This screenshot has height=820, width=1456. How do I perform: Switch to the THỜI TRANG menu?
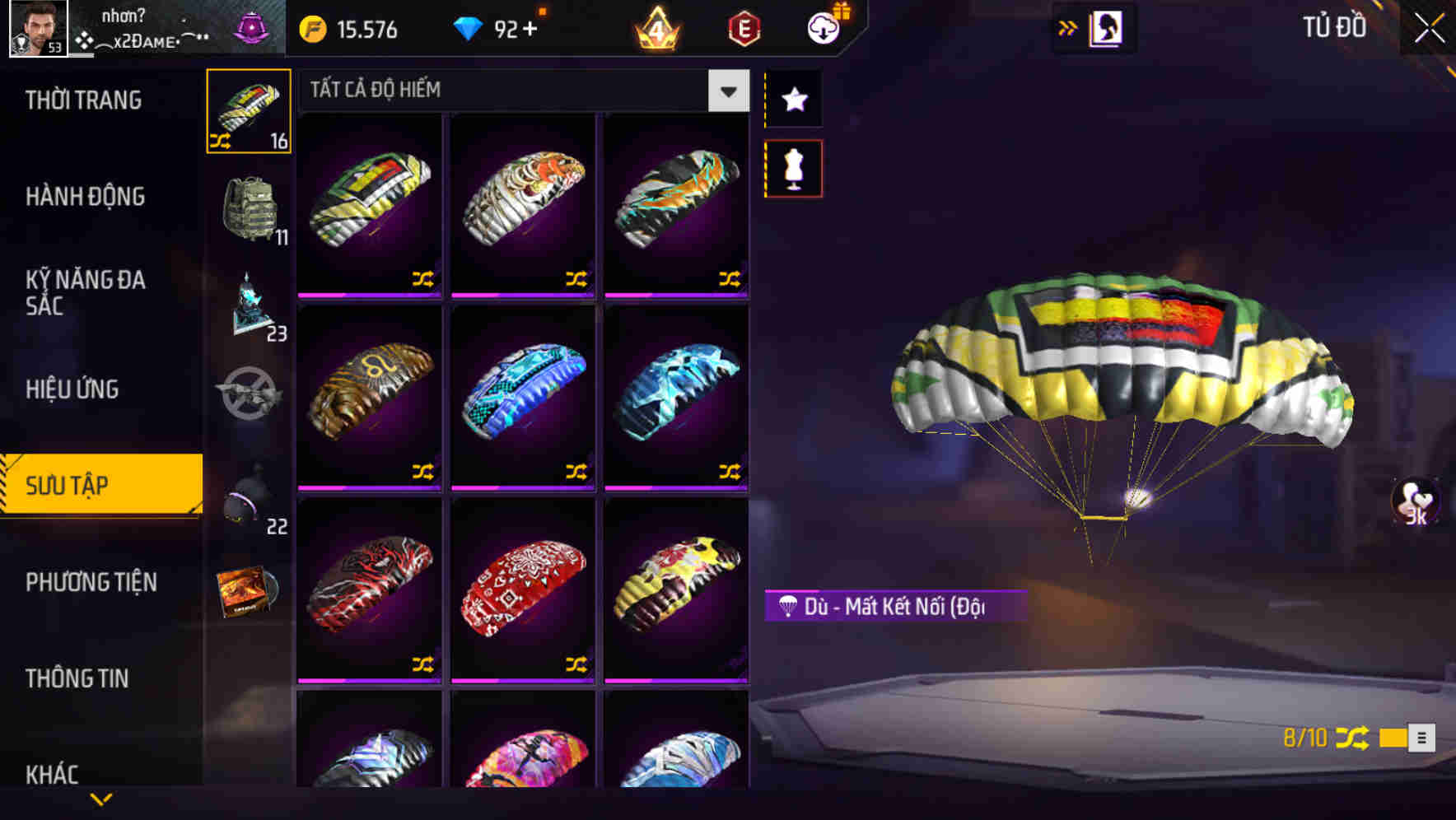82,99
